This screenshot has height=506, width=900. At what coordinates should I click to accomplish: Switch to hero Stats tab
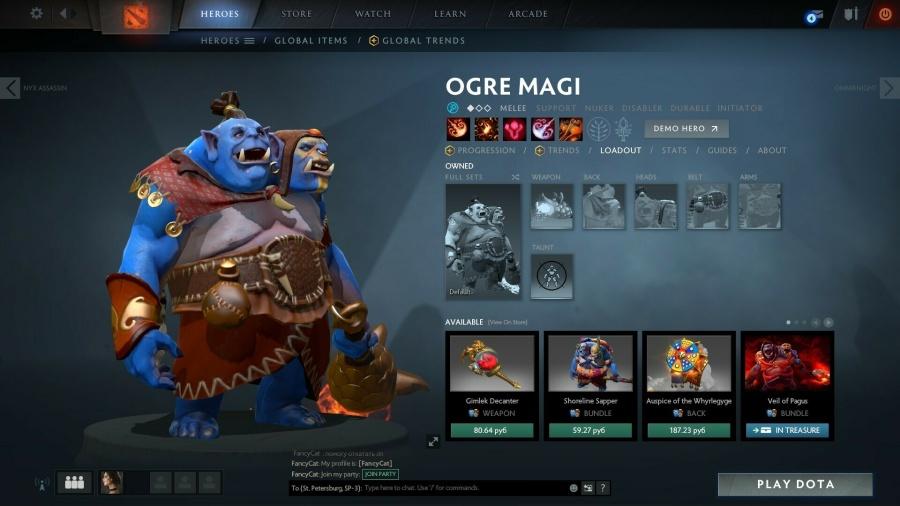click(x=674, y=151)
